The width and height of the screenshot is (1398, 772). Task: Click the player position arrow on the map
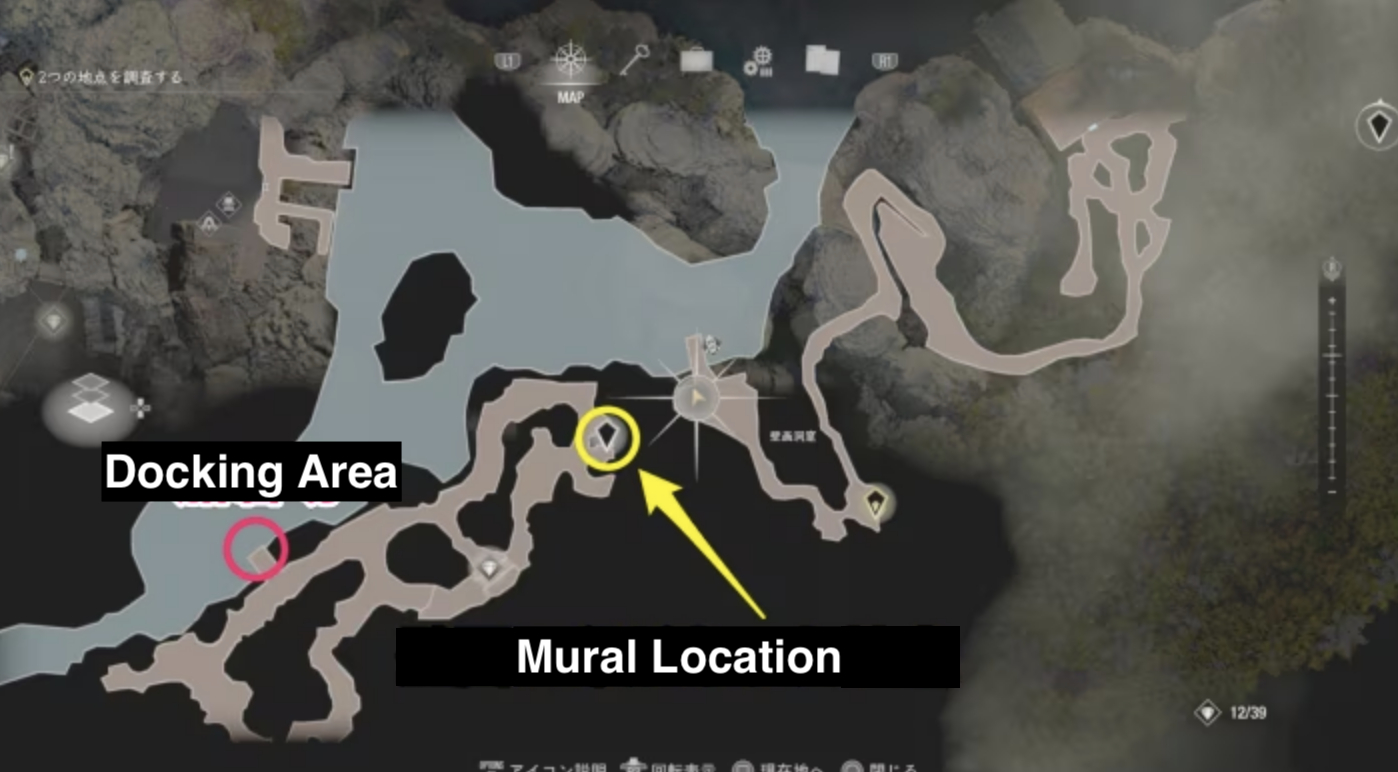pos(698,398)
